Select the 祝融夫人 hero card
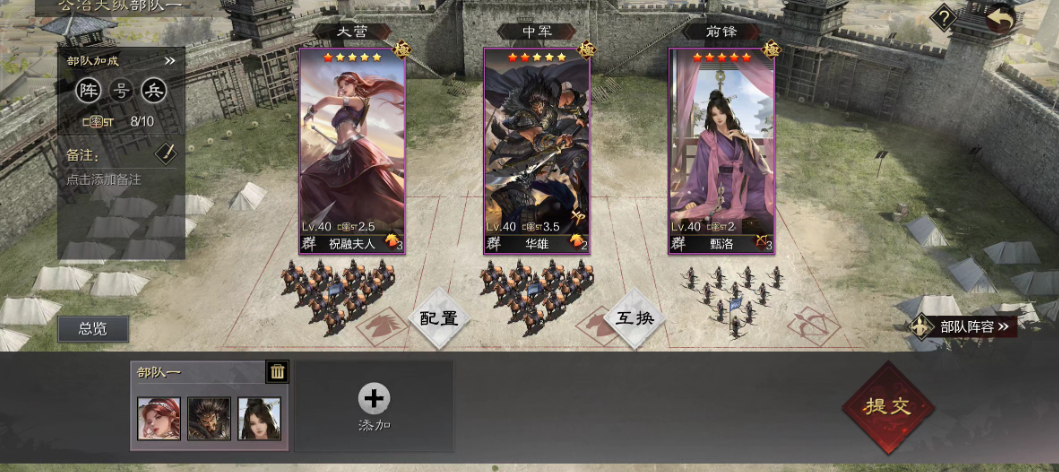The image size is (1059, 472). click(352, 152)
